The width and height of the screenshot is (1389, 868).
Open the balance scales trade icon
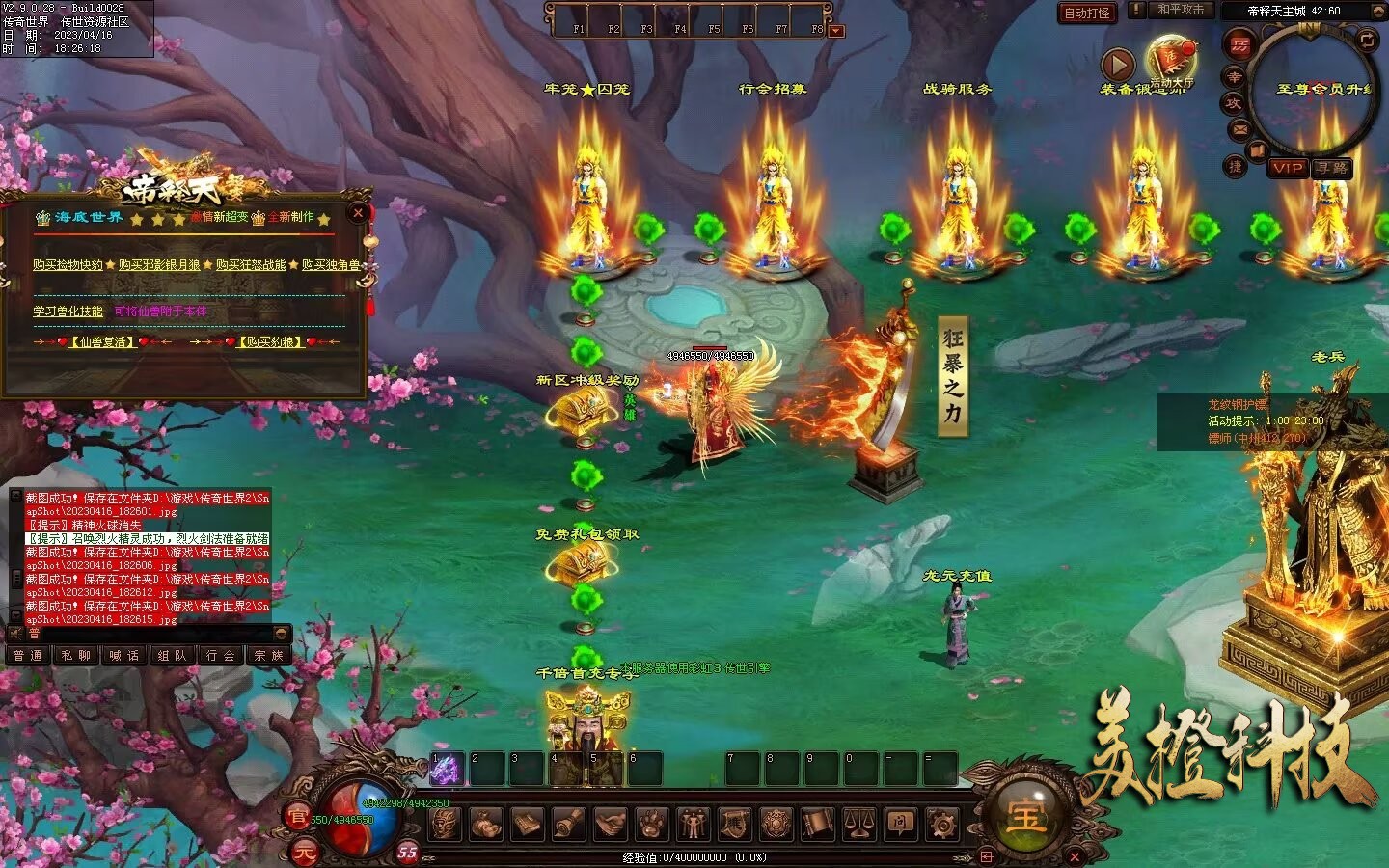coord(858,824)
